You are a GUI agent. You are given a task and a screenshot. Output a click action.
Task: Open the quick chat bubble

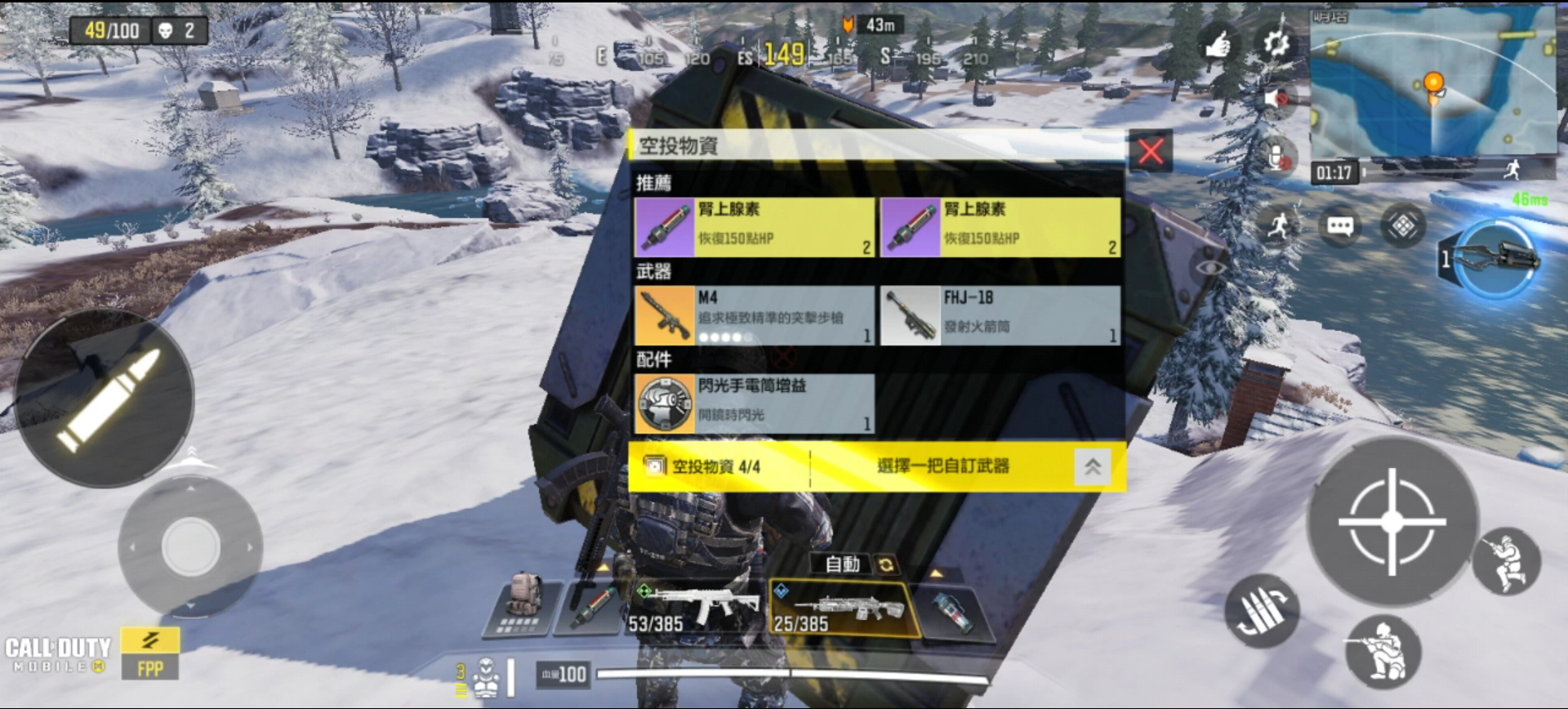pyautogui.click(x=1340, y=226)
